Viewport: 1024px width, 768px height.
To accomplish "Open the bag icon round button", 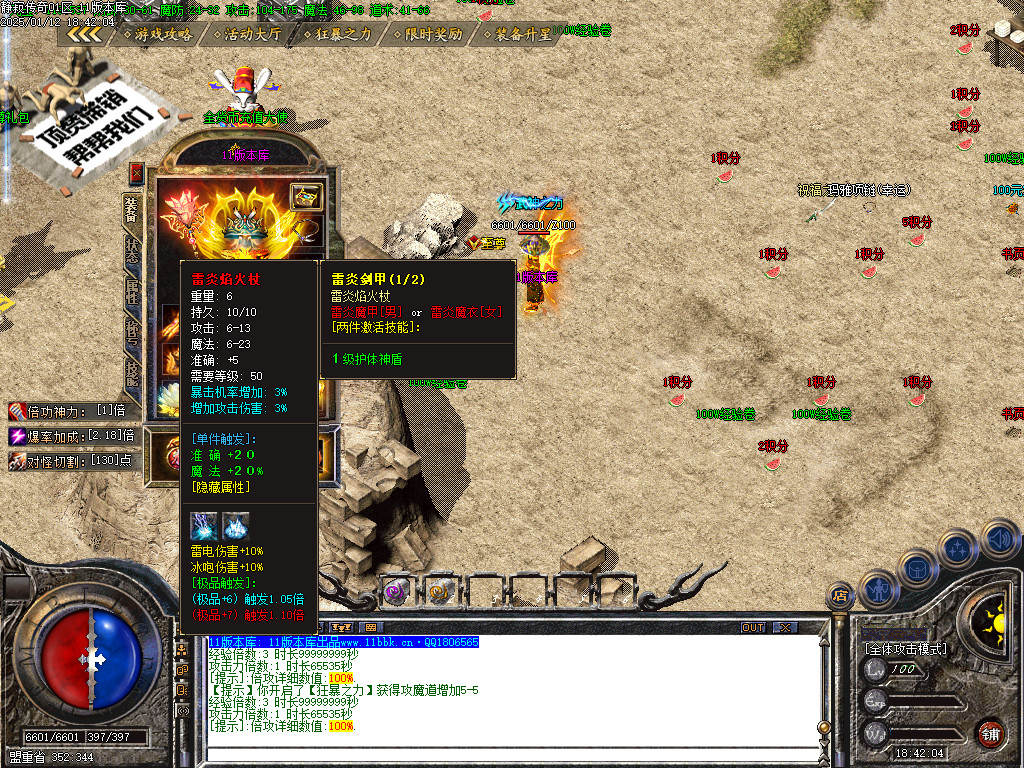I will click(x=916, y=567).
